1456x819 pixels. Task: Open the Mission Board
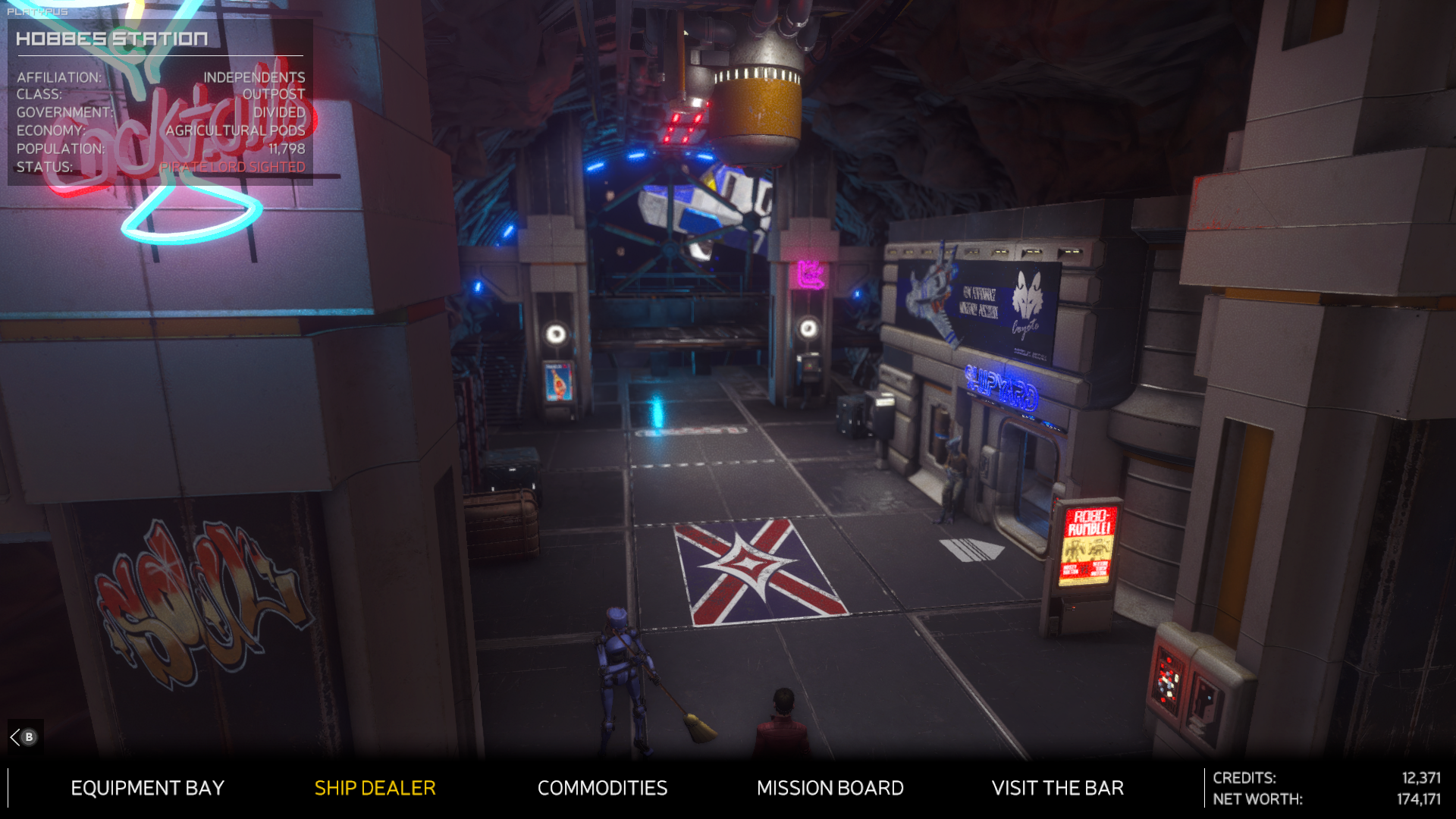[x=830, y=788]
